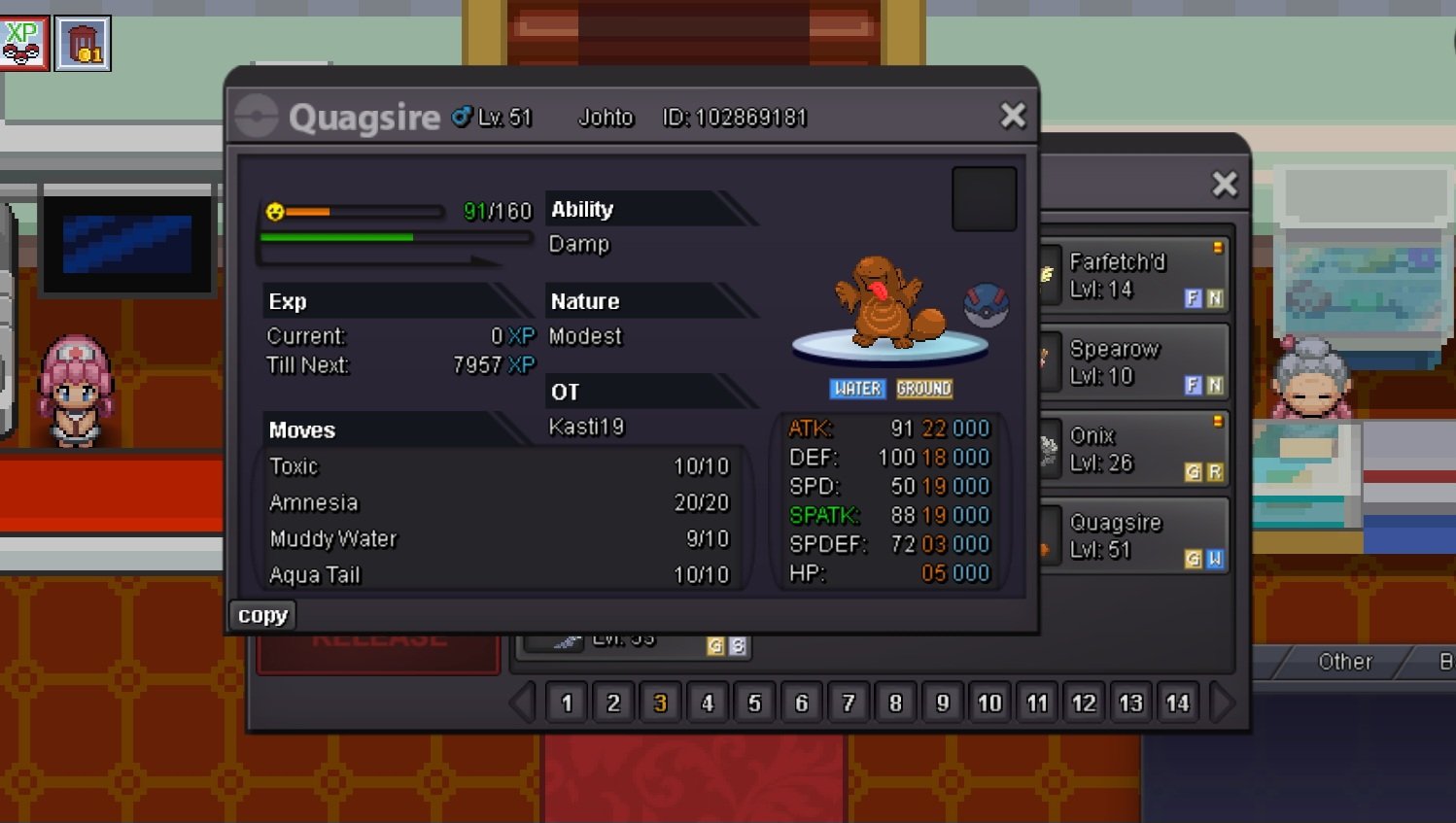Viewport: 1456px width, 823px height.
Task: Go to box page 1
Action: (567, 703)
